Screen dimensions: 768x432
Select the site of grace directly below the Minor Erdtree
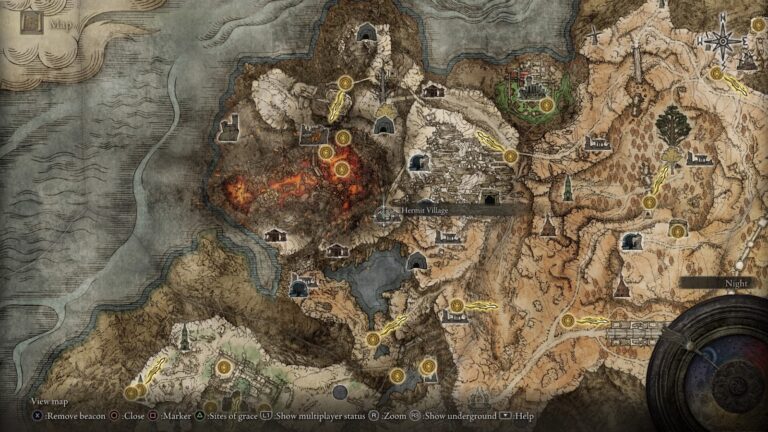649,202
